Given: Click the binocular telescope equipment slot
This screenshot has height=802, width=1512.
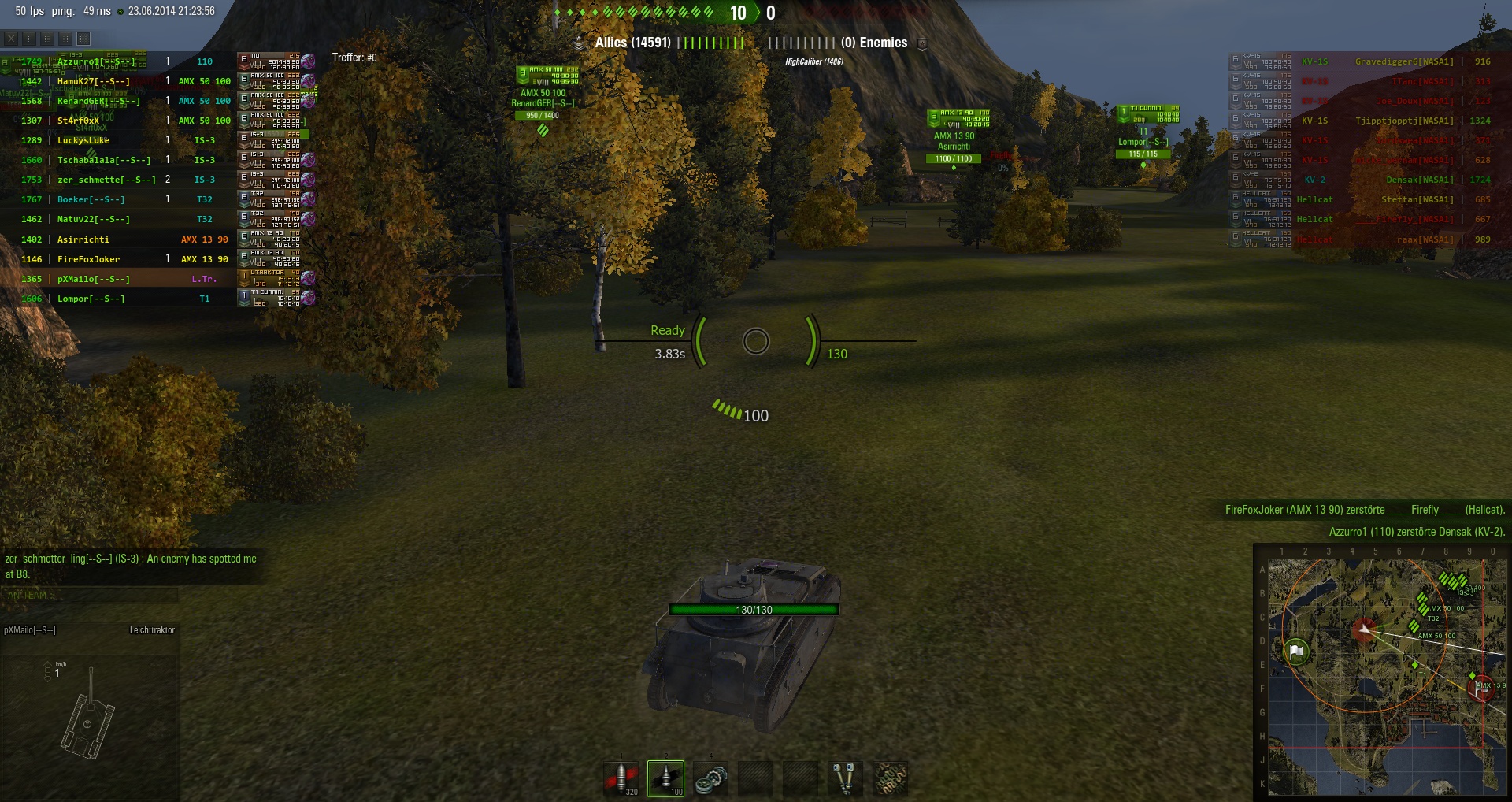Looking at the screenshot, I should [844, 778].
